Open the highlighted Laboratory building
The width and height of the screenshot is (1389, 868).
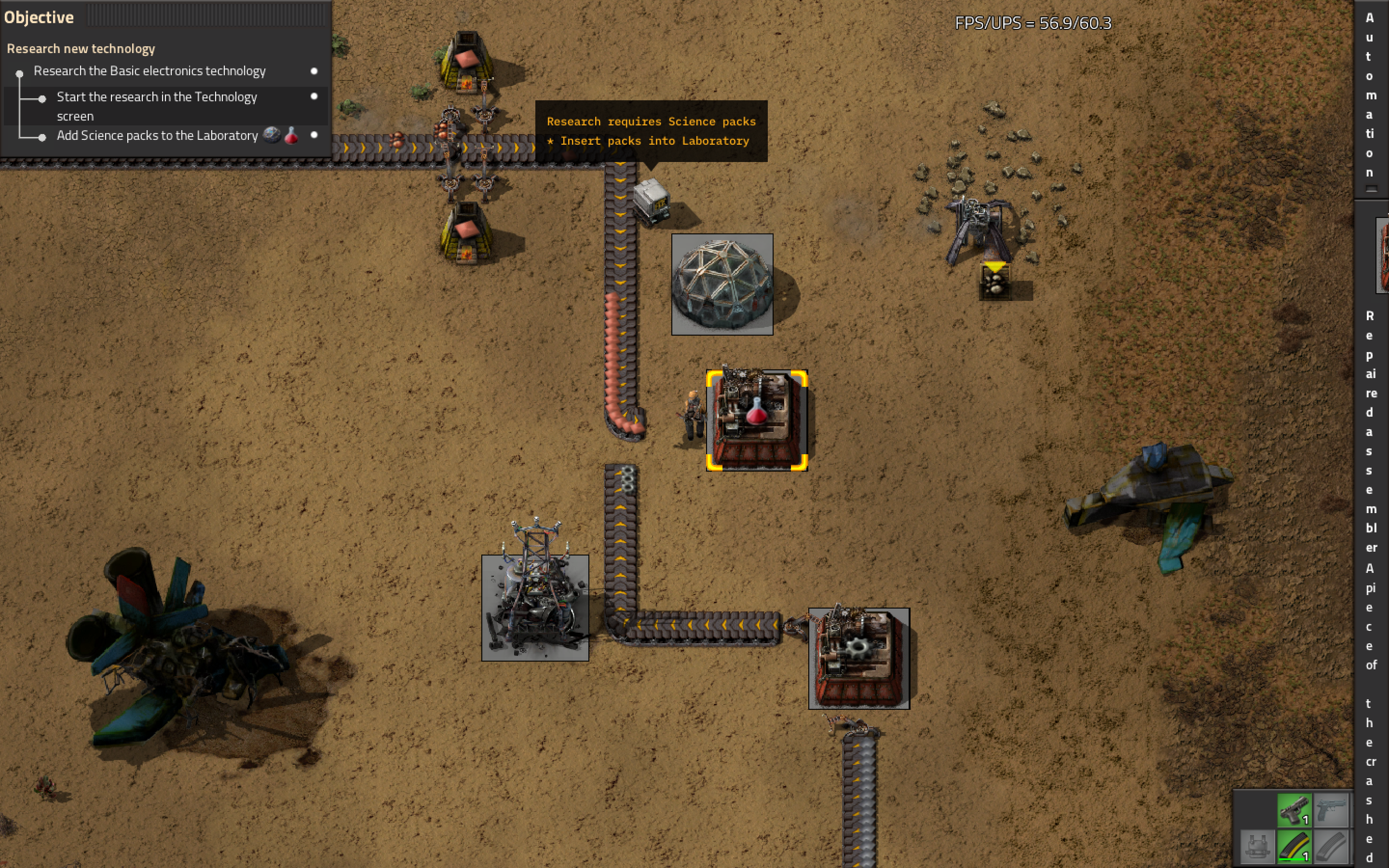757,420
